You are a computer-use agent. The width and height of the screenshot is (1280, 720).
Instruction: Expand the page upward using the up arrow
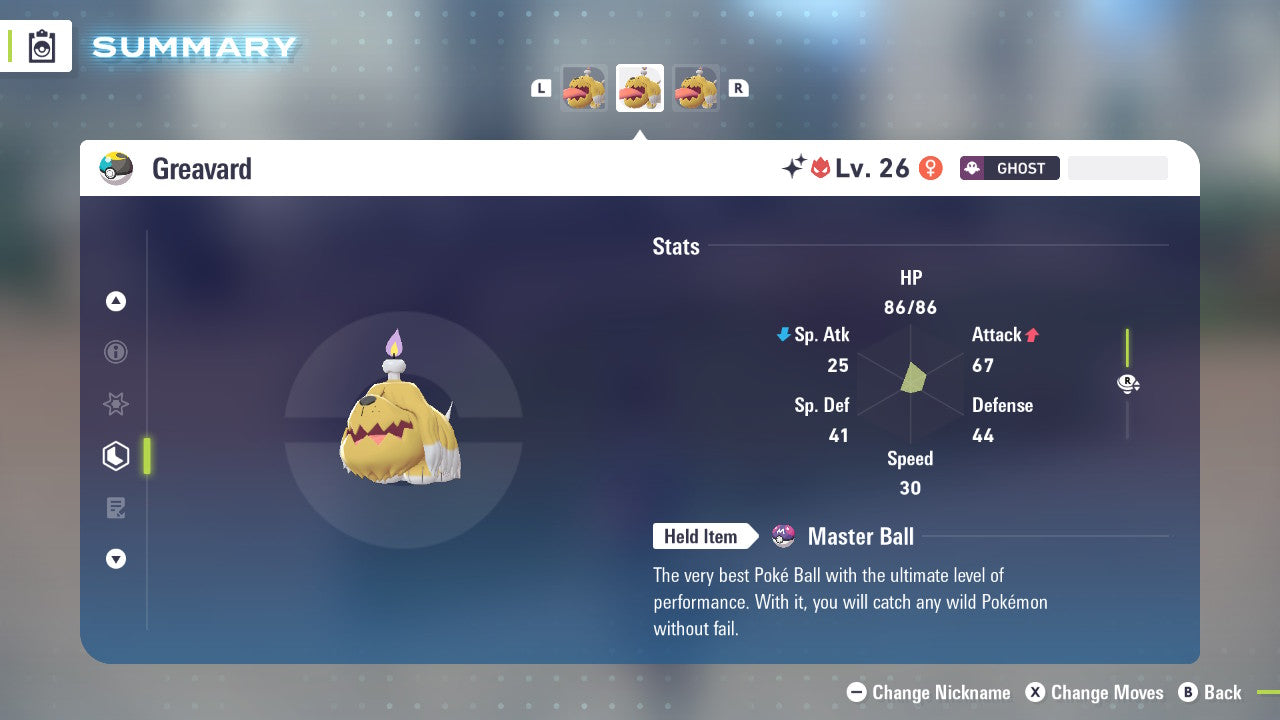coord(116,301)
